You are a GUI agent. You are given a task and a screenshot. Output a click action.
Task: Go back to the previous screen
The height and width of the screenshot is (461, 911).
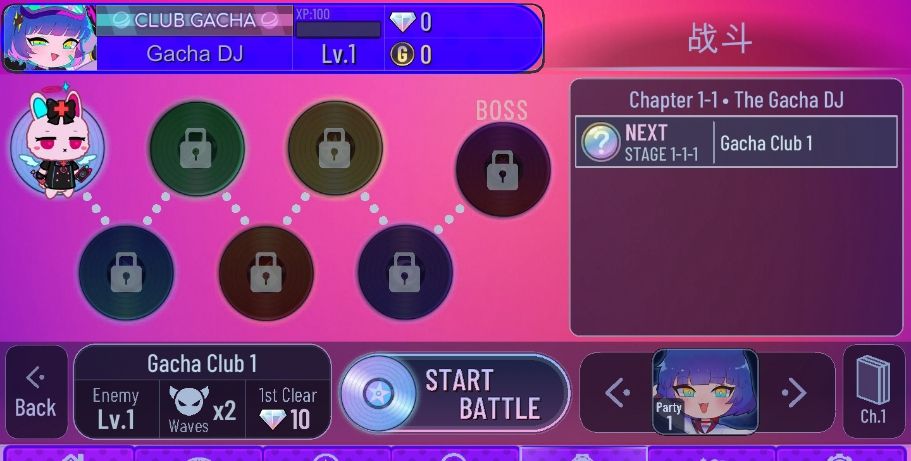36,392
